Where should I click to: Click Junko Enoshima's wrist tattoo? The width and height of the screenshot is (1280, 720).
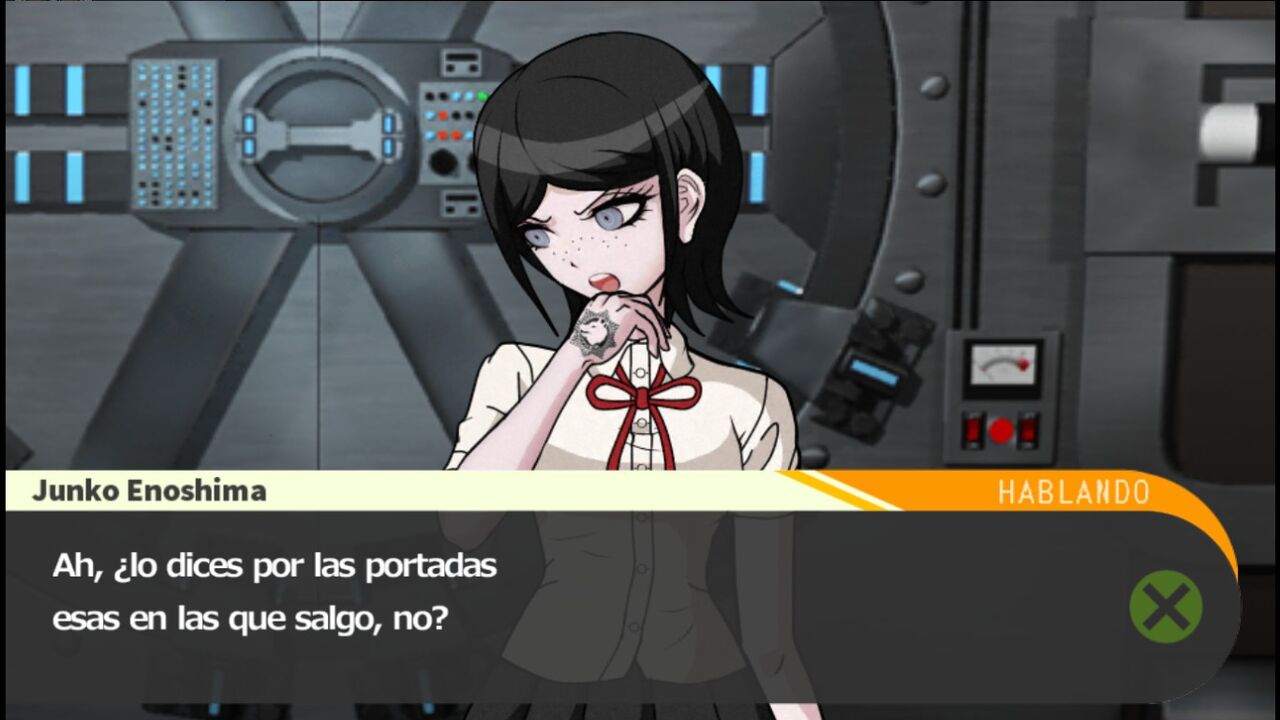tap(594, 330)
